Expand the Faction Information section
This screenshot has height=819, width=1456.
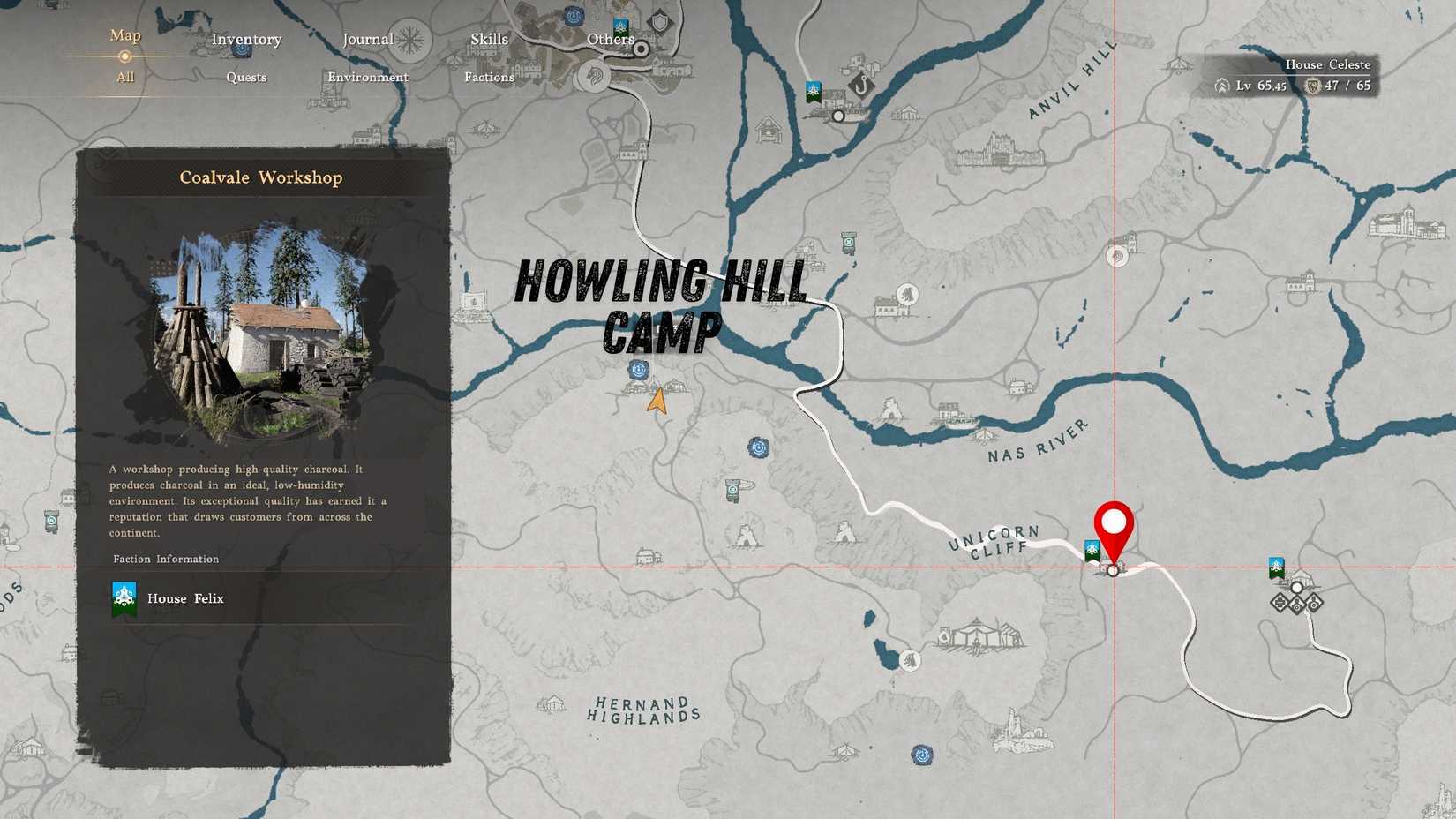pos(166,559)
